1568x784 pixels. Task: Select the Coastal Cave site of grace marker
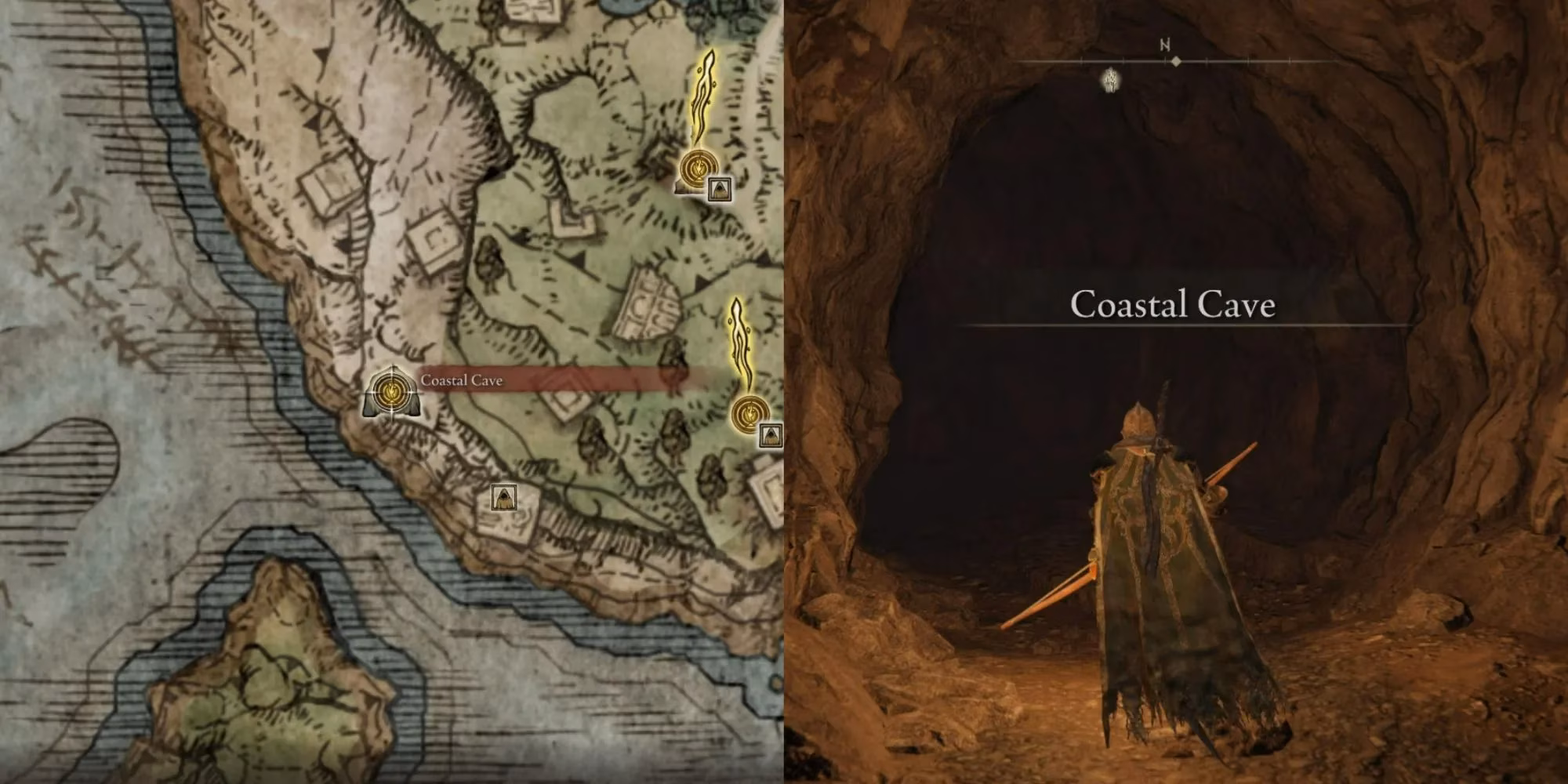(388, 390)
